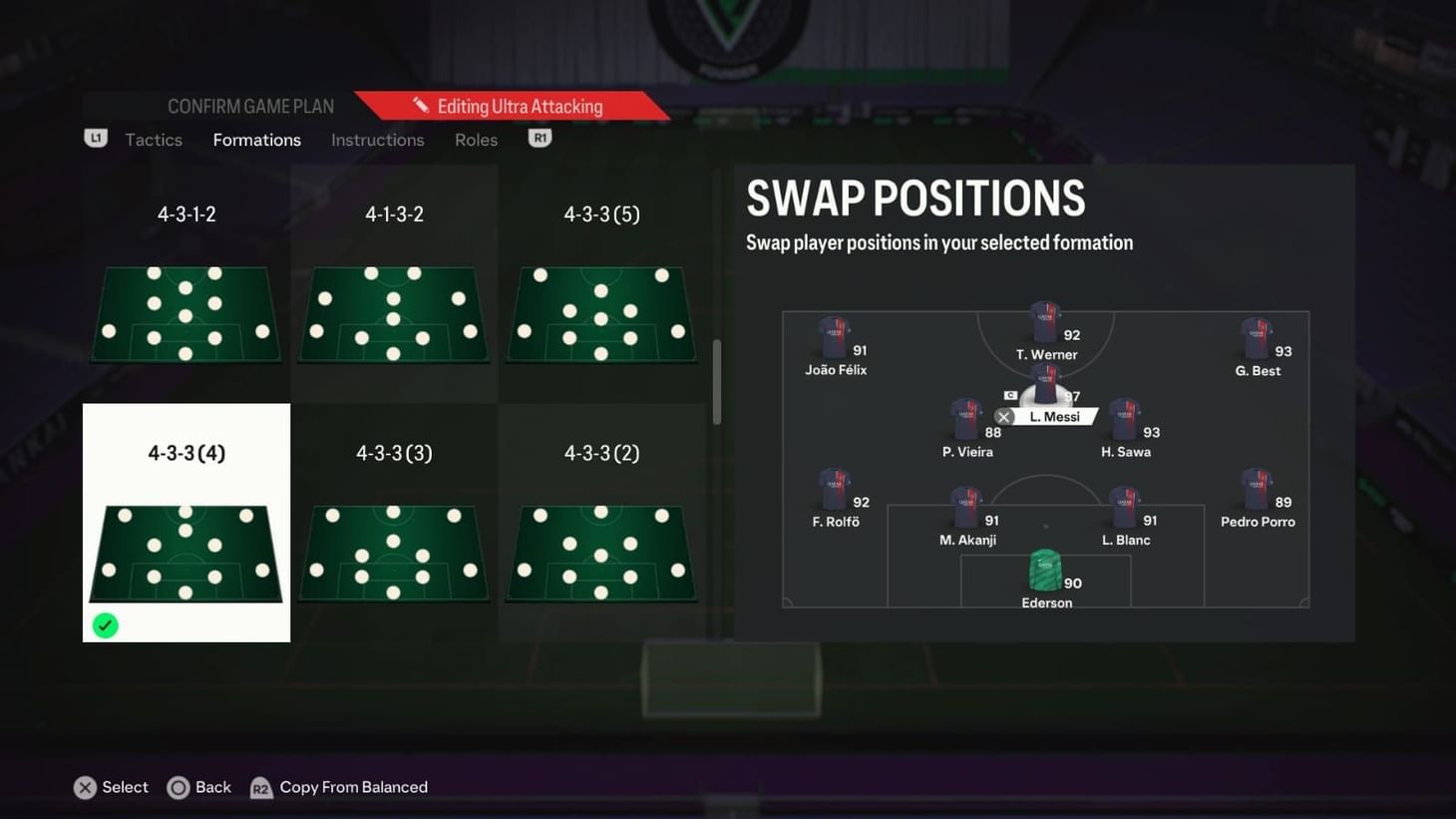Click Copy From Balanced
Screen dimensions: 1456x819
339,787
